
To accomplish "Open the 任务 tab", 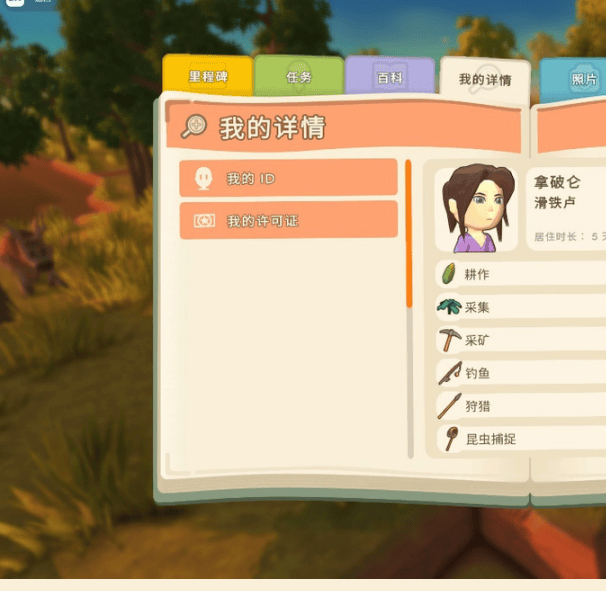I will click(299, 76).
